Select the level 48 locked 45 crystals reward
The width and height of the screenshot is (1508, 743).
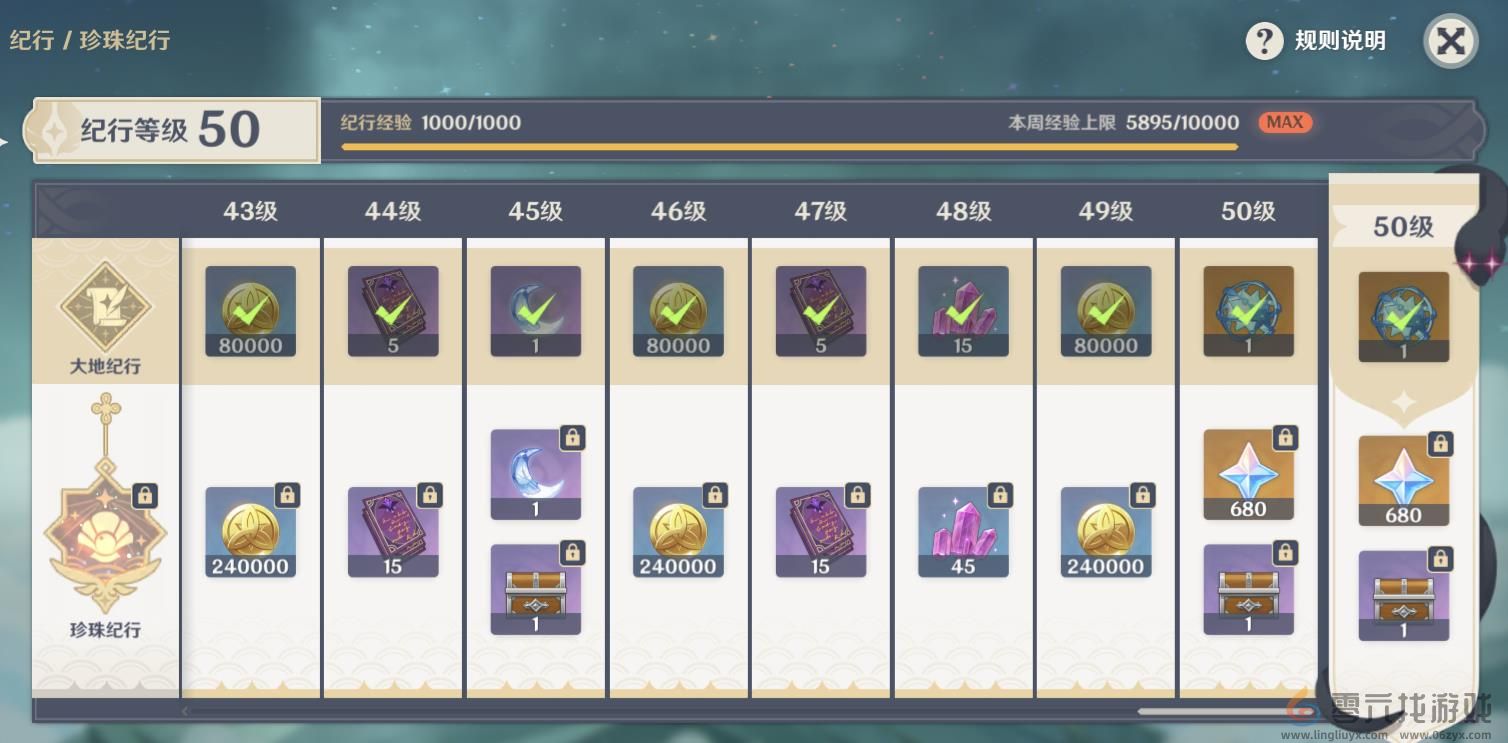click(x=963, y=532)
